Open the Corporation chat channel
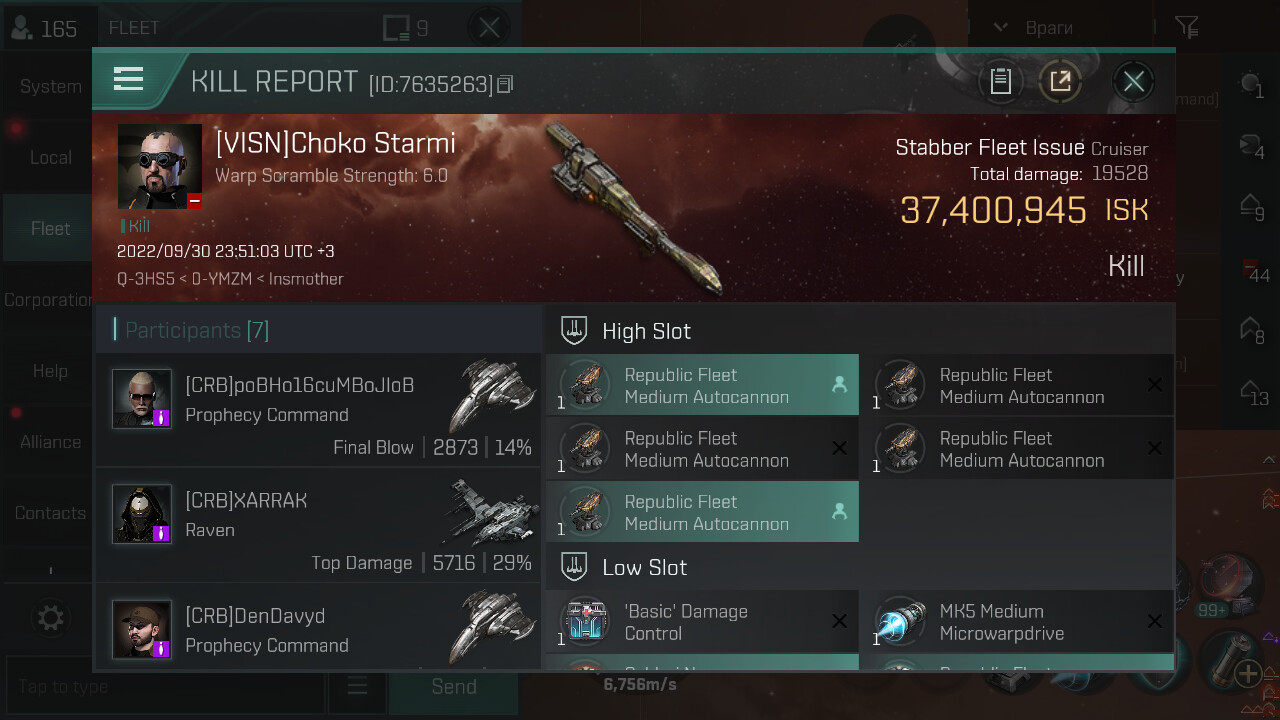This screenshot has width=1280, height=720. (x=48, y=300)
